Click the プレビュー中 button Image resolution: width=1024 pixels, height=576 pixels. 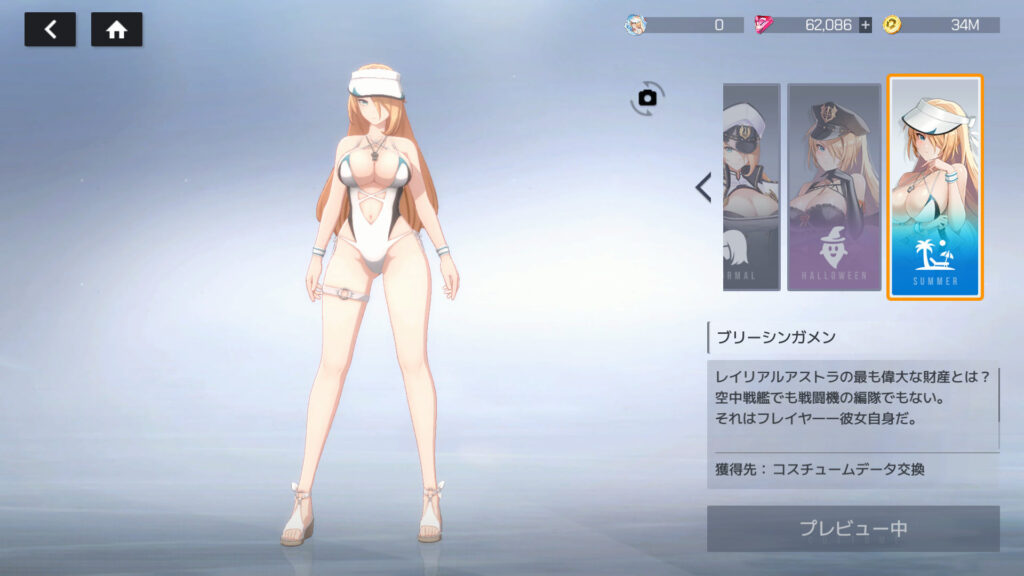pyautogui.click(x=853, y=528)
